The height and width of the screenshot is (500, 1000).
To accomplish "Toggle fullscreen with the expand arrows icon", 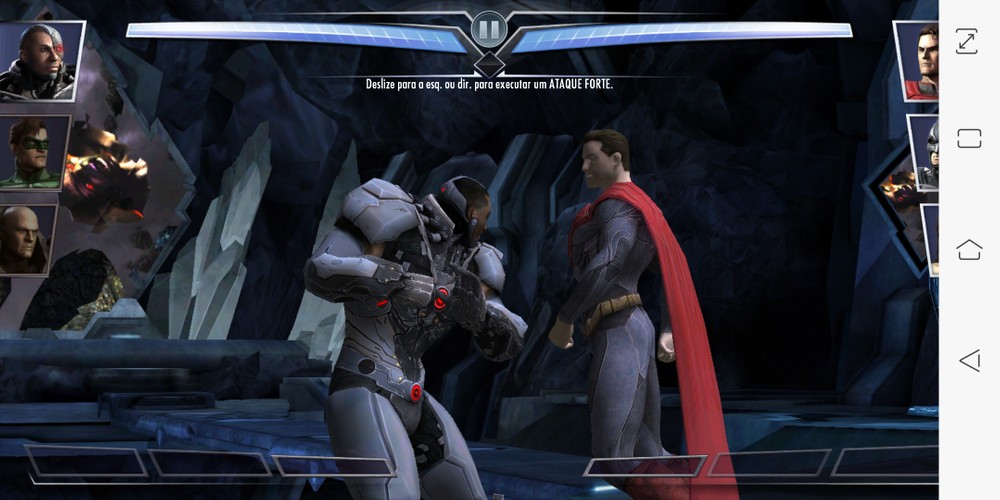I will point(967,41).
